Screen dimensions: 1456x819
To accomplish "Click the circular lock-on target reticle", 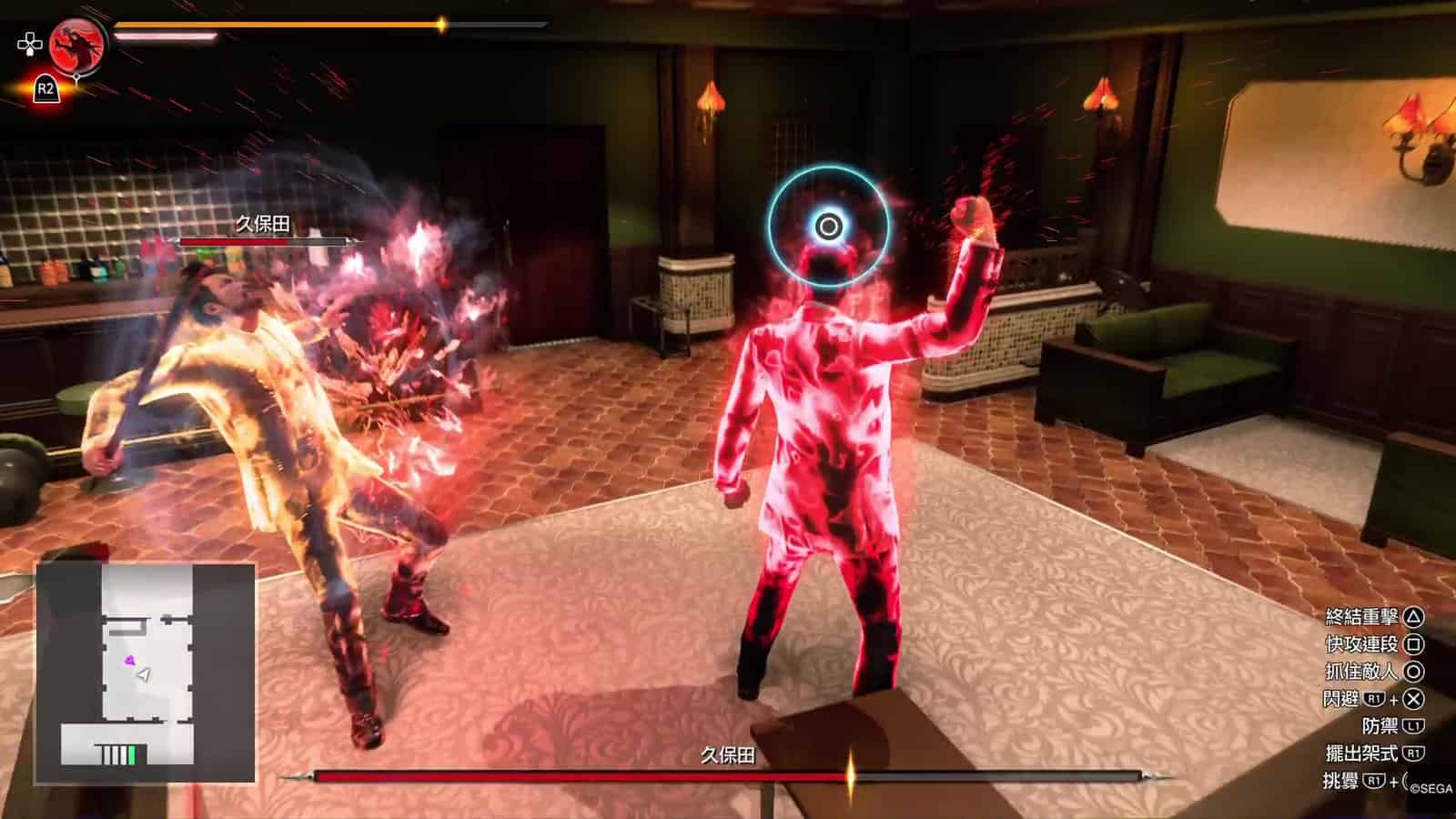I will [828, 226].
